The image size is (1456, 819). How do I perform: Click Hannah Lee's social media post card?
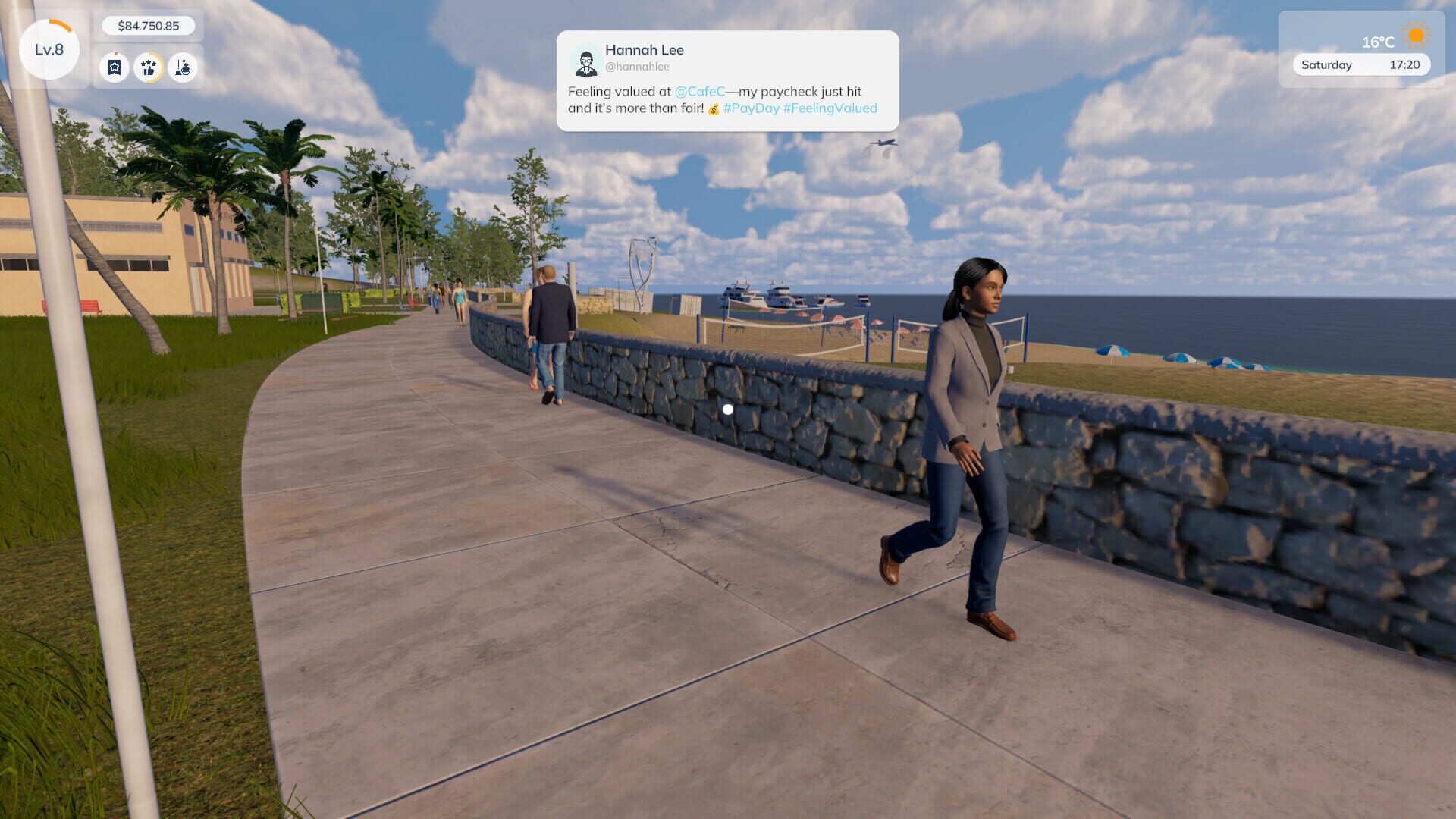point(728,80)
